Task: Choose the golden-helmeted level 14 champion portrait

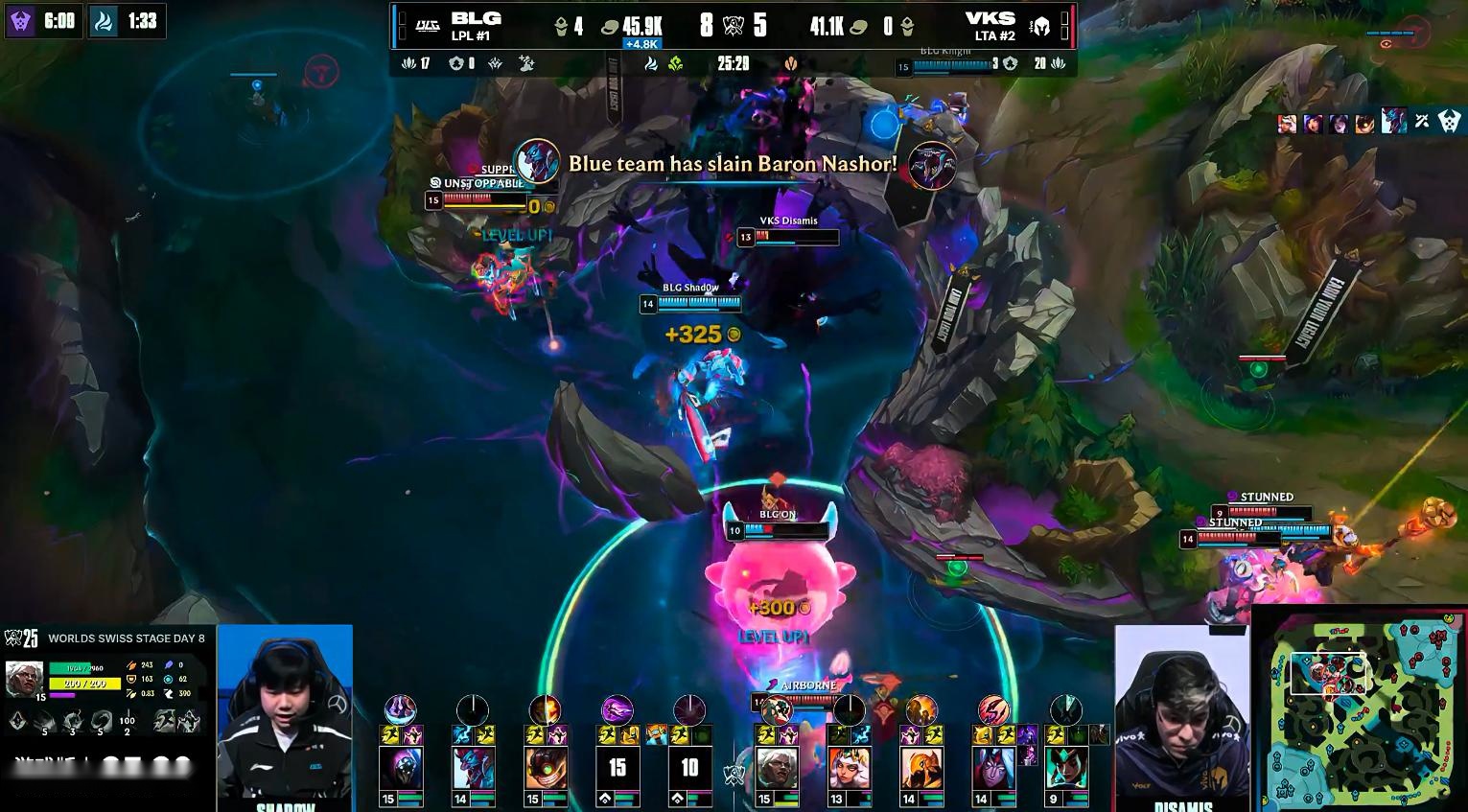Action: coord(921,769)
